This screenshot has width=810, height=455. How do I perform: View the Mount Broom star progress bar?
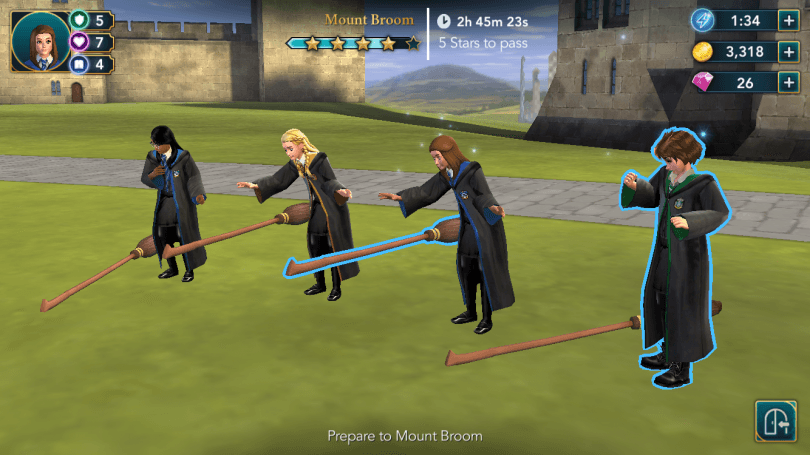[x=353, y=43]
